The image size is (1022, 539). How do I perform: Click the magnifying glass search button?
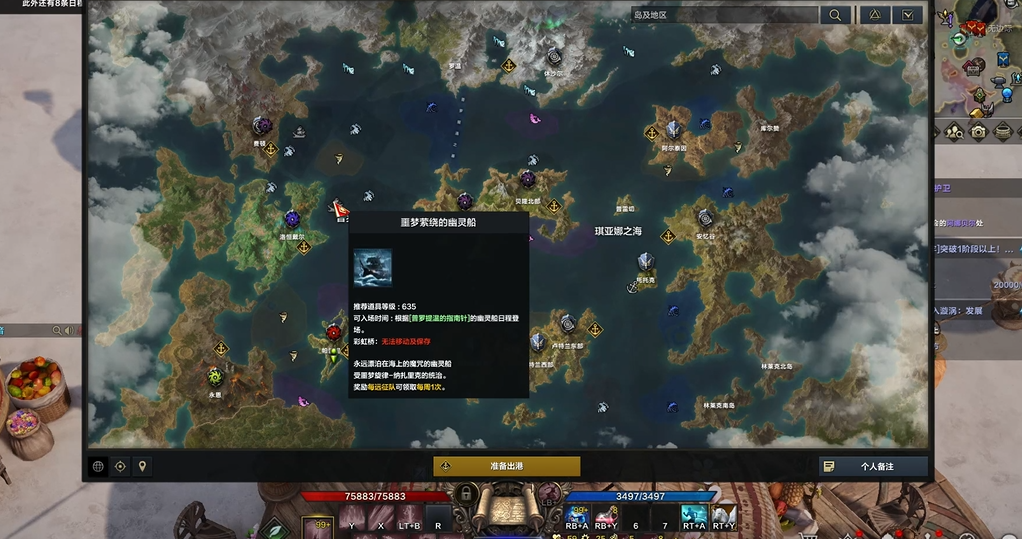(x=835, y=15)
